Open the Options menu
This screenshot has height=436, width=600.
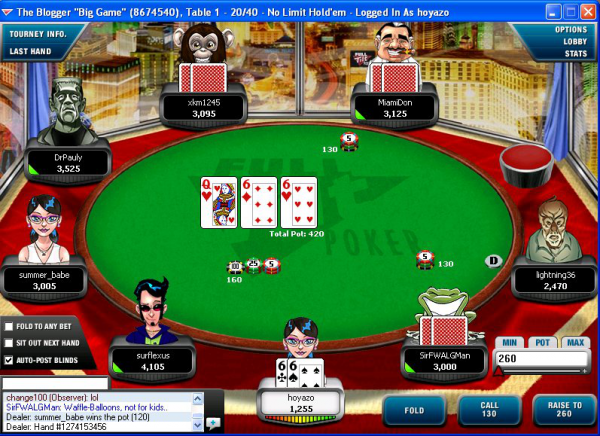pos(570,29)
